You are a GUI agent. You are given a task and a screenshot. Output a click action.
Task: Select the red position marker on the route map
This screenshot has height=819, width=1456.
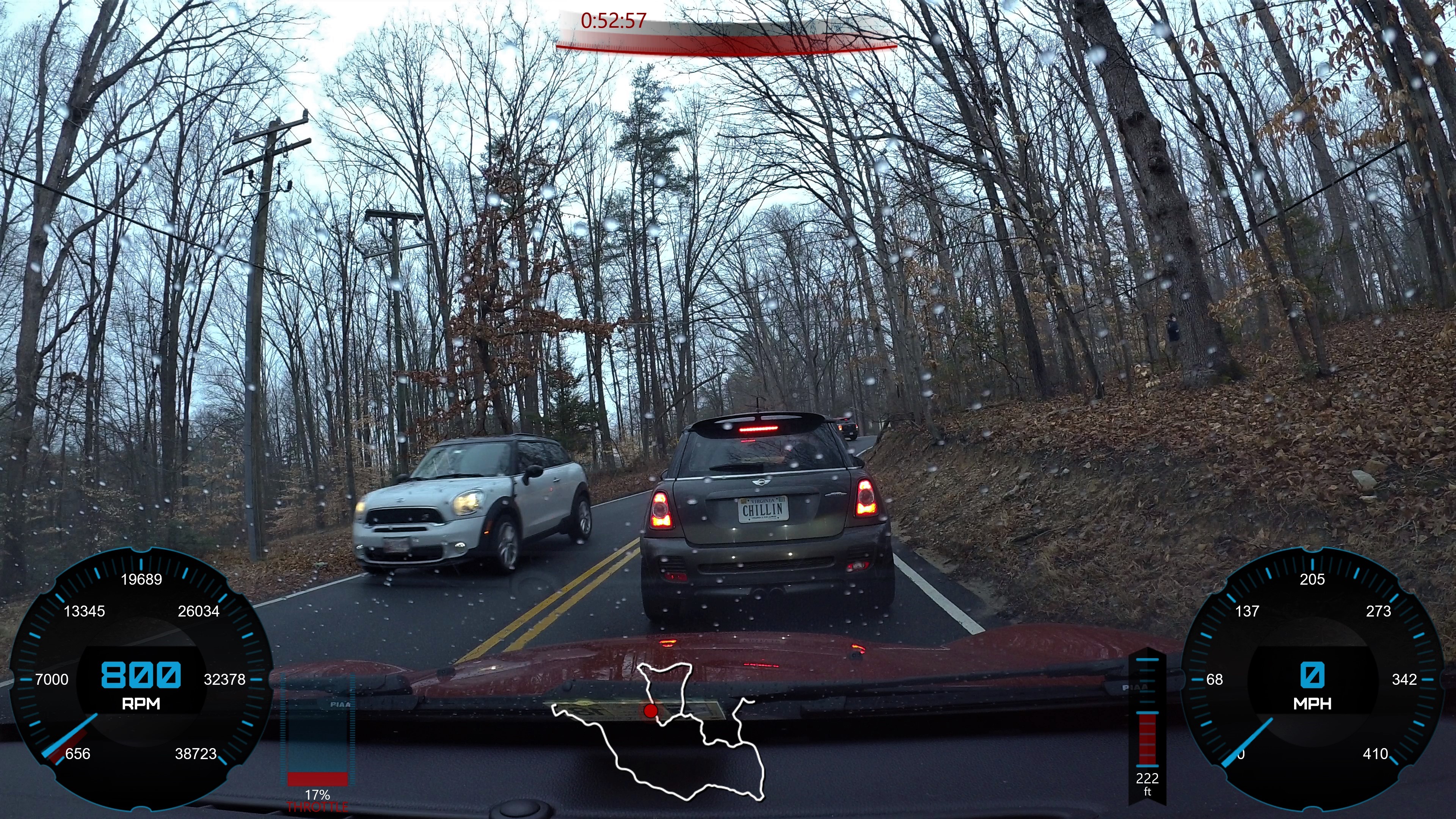pos(651,711)
